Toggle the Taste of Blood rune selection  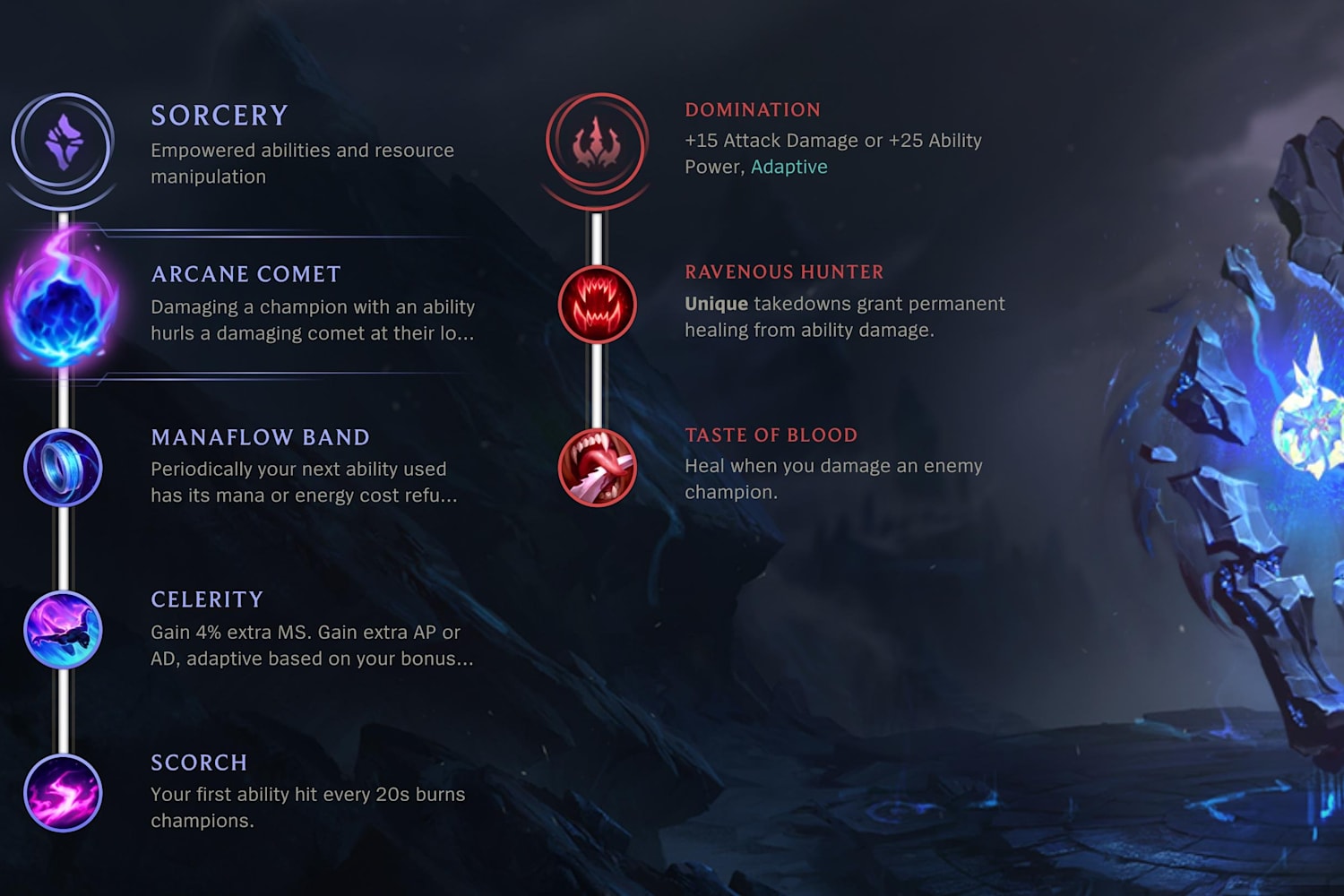coord(597,468)
